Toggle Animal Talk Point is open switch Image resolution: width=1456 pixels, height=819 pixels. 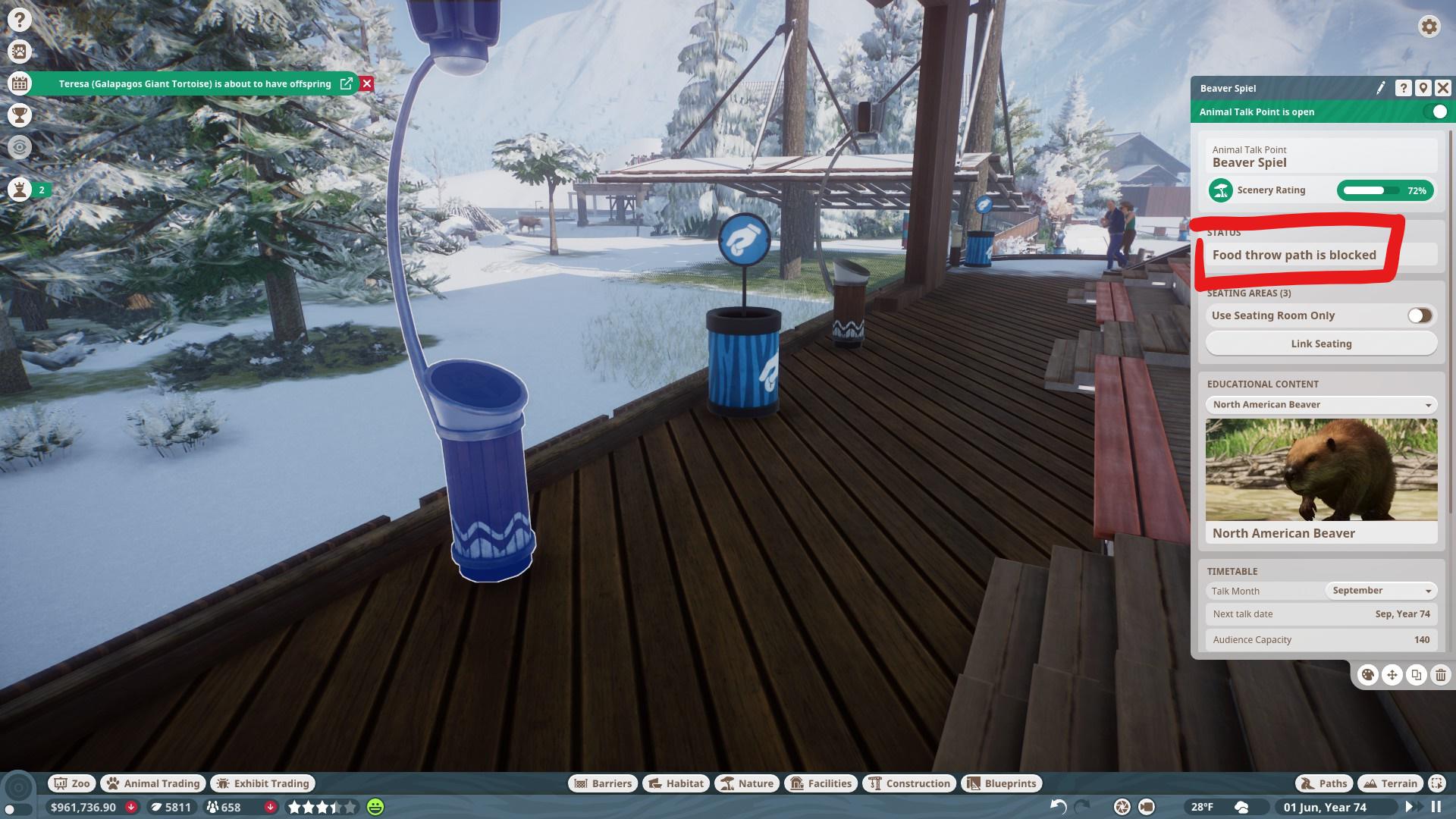pyautogui.click(x=1437, y=111)
